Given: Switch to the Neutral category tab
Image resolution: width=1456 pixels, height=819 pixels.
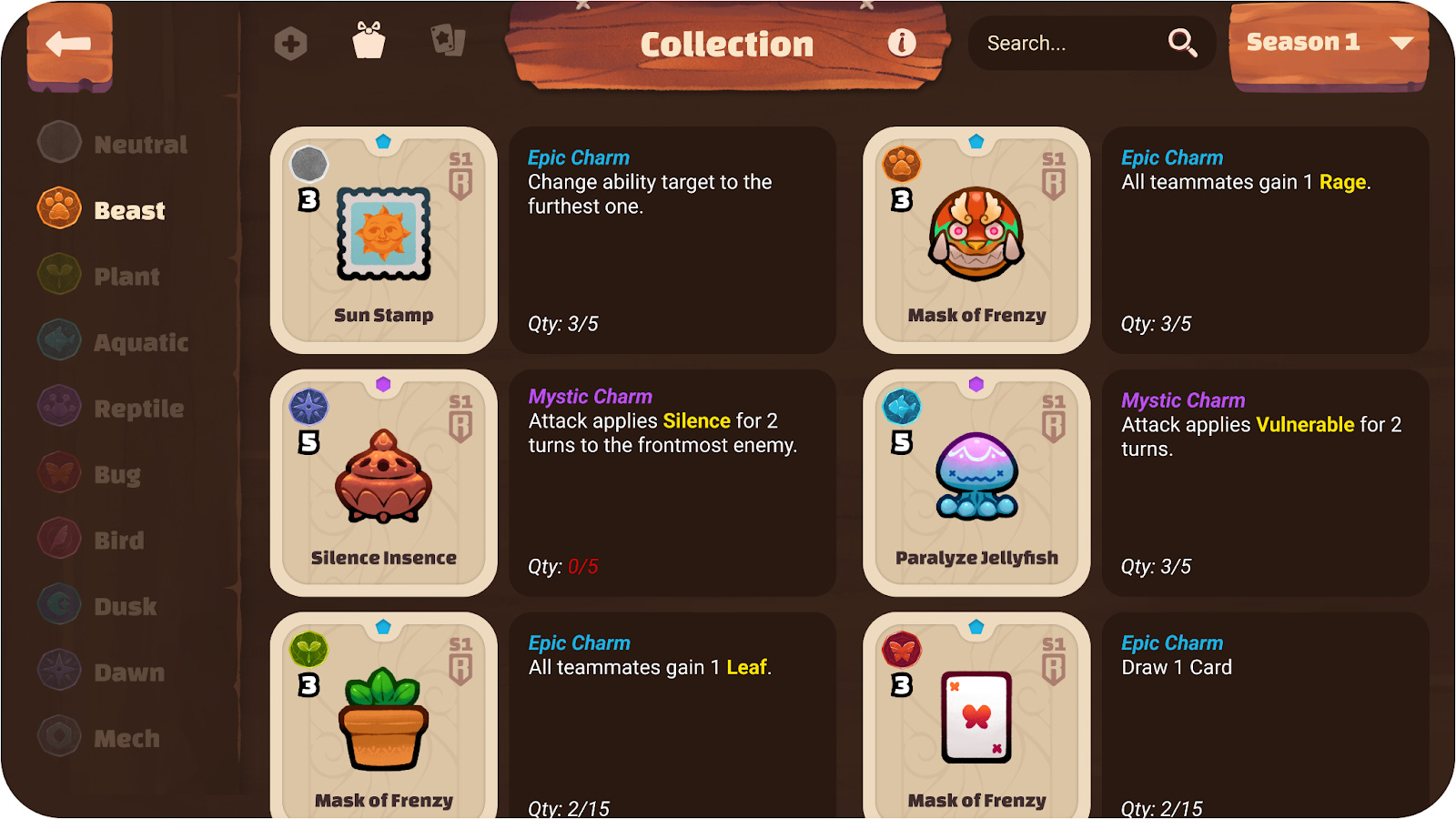Looking at the screenshot, I should (x=58, y=142).
